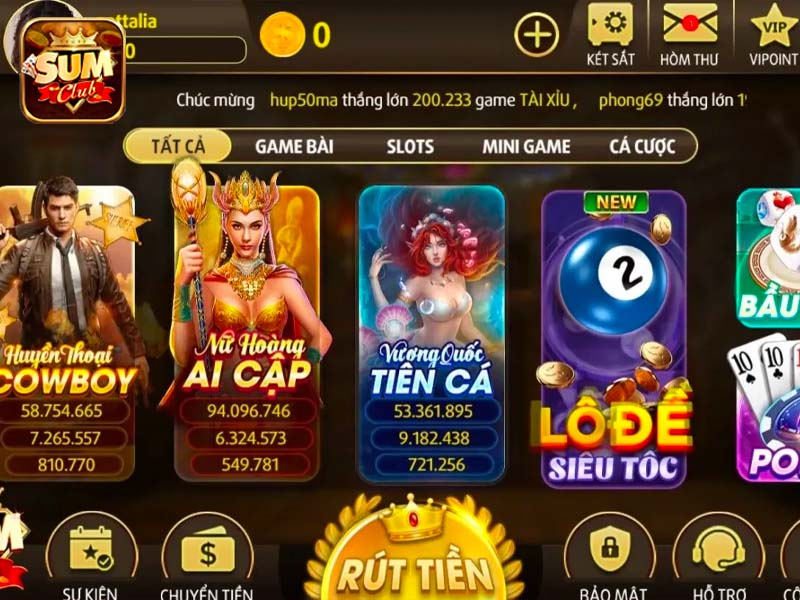The image size is (800, 600).
Task: Click the Rút Tiền withdraw button
Action: coord(414,567)
